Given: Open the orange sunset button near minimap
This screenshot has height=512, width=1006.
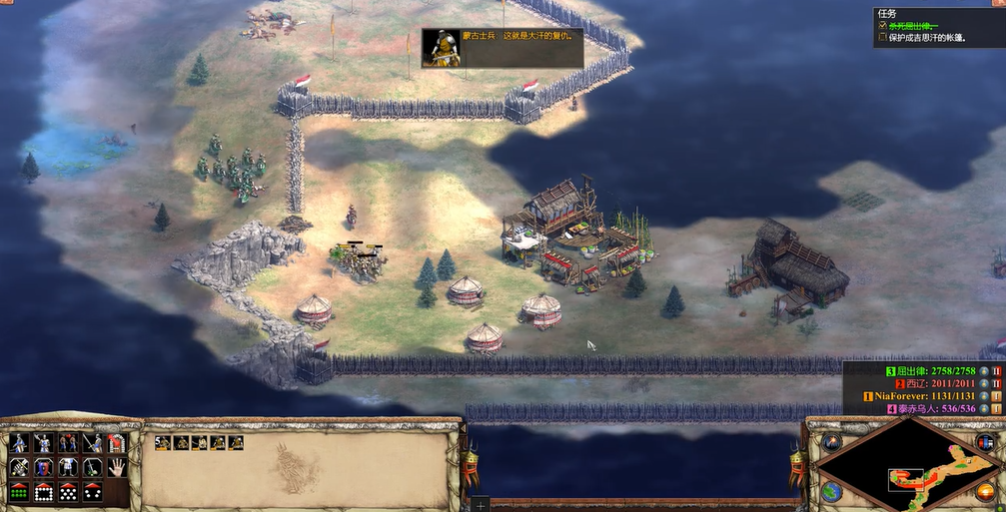Looking at the screenshot, I should (x=986, y=490).
